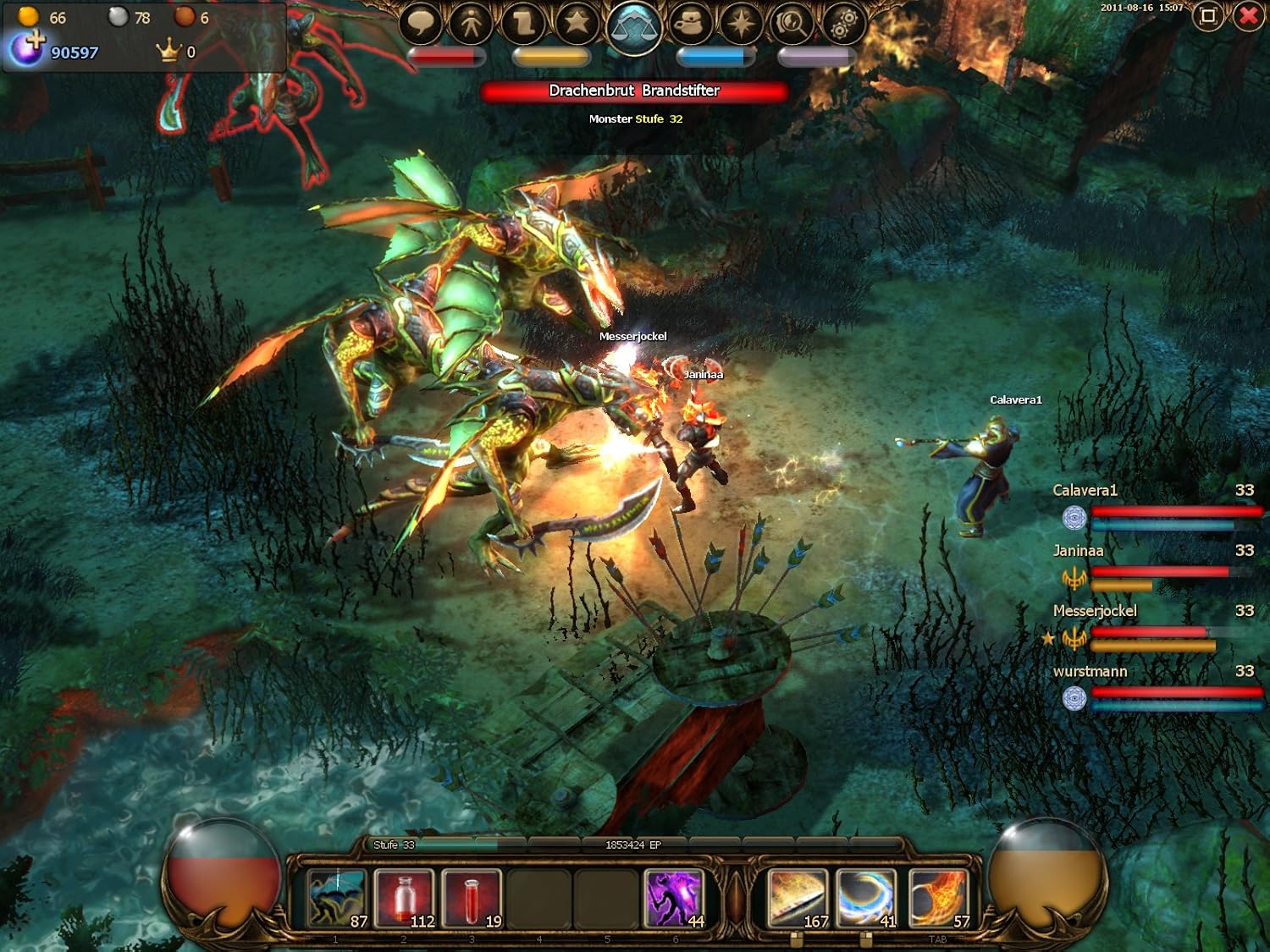Buy more Andermant with the plus gem
The image size is (1270, 952).
(27, 49)
